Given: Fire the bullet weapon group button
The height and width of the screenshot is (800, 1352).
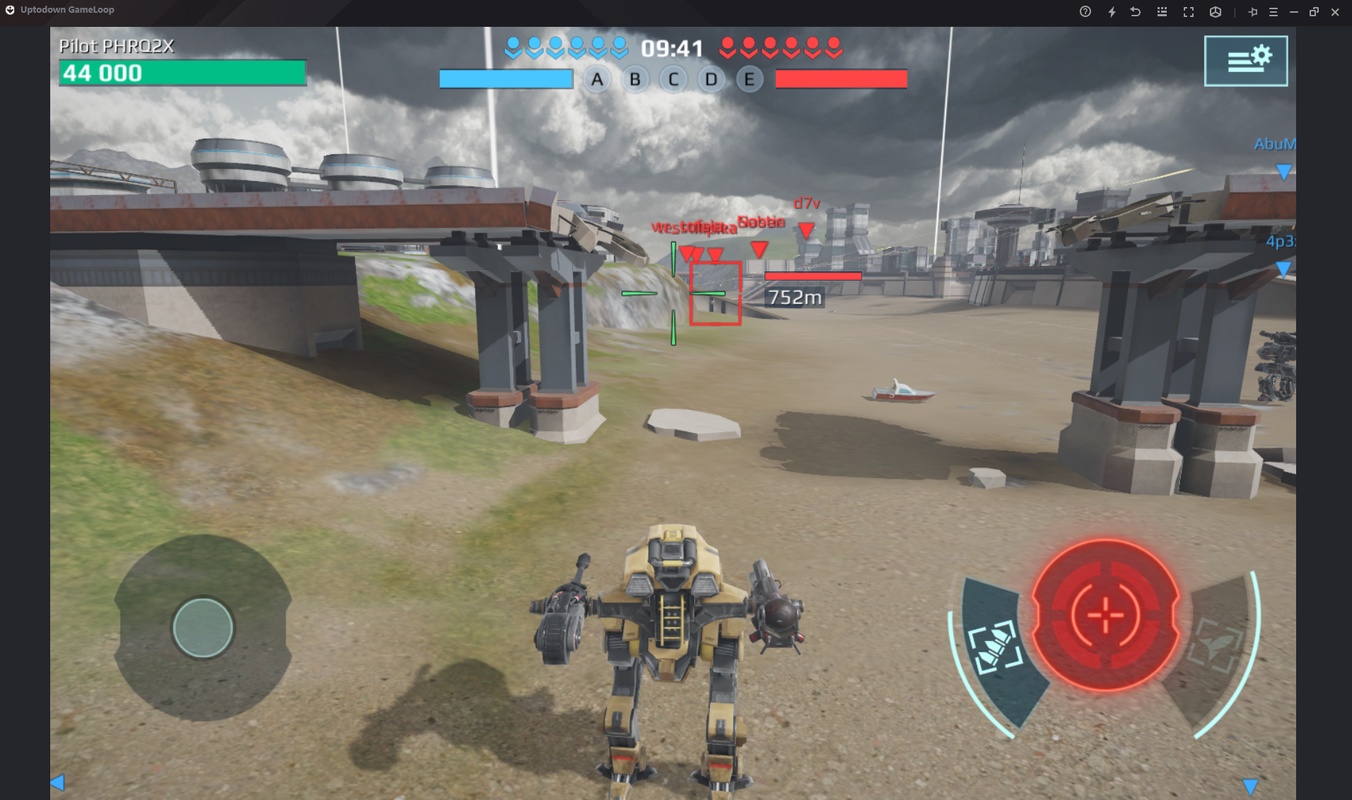Looking at the screenshot, I should click(x=995, y=645).
